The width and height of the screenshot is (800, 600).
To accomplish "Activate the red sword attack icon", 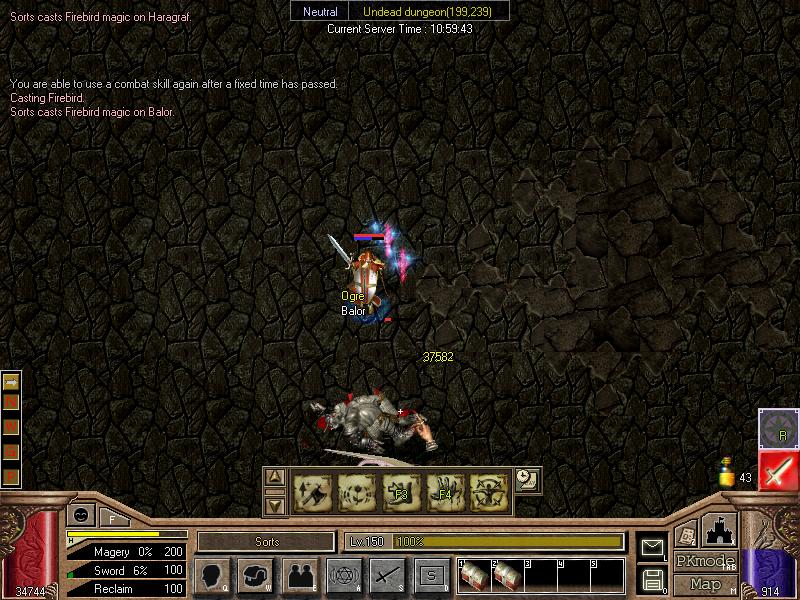I will coord(777,471).
